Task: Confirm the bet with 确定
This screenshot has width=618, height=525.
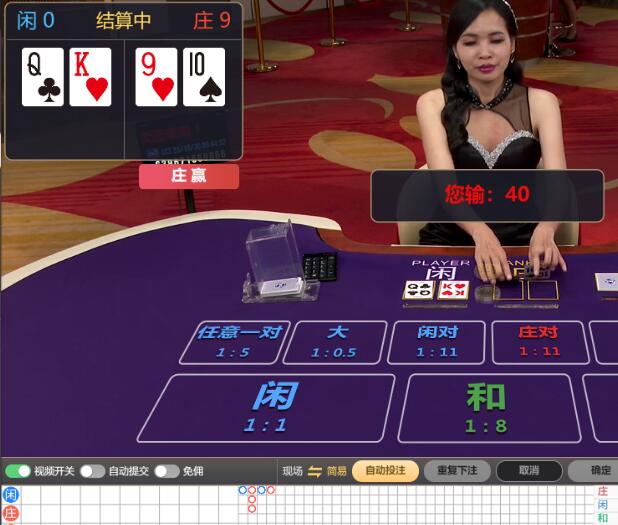Action: [598, 471]
